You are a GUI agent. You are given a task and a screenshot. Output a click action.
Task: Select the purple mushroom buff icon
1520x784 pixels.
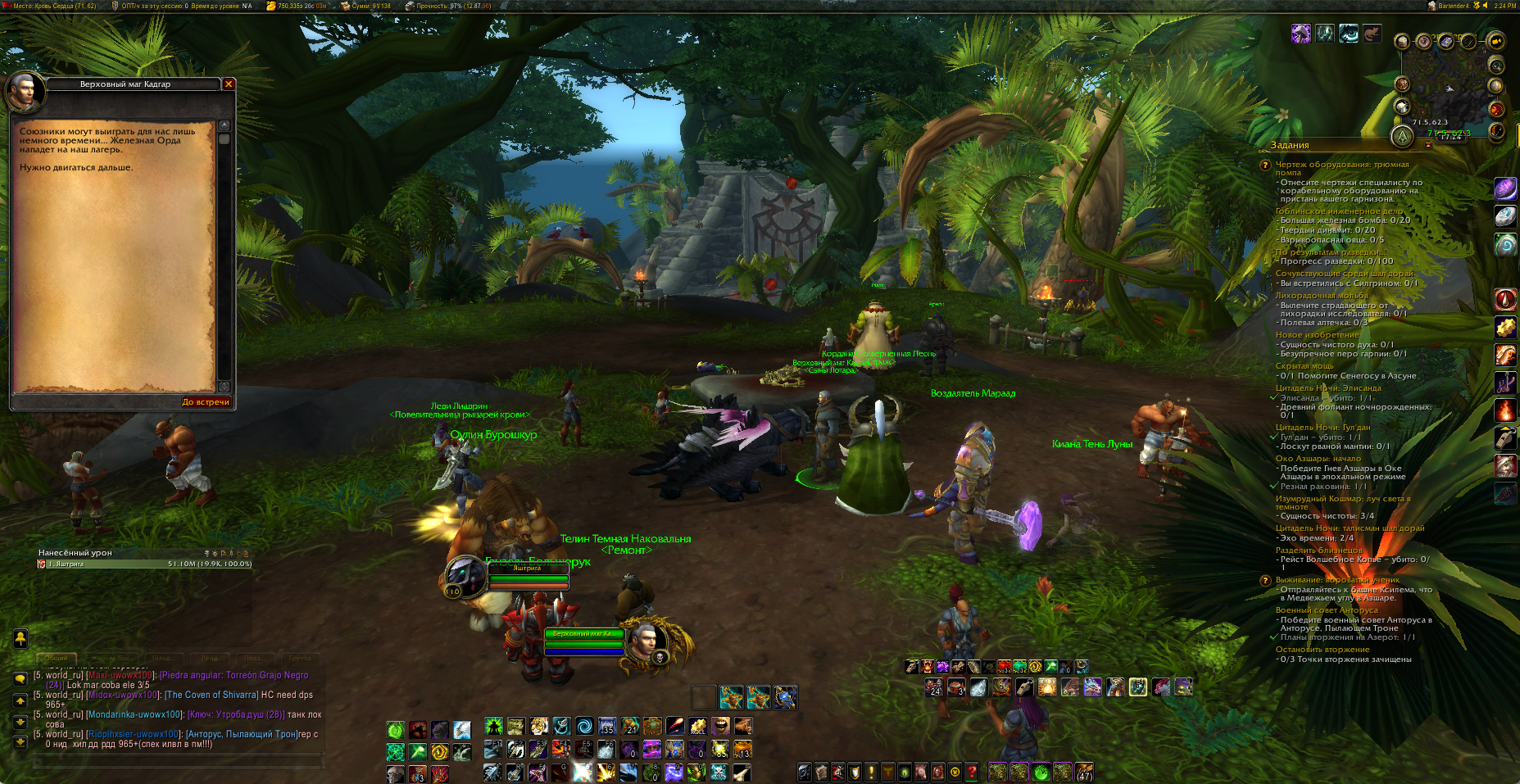(1301, 34)
